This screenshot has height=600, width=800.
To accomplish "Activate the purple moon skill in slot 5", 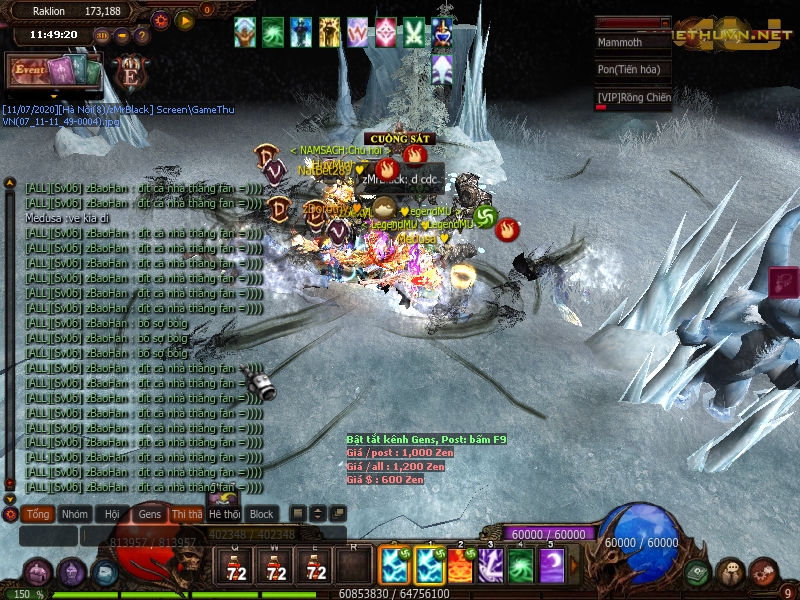I will tap(552, 566).
